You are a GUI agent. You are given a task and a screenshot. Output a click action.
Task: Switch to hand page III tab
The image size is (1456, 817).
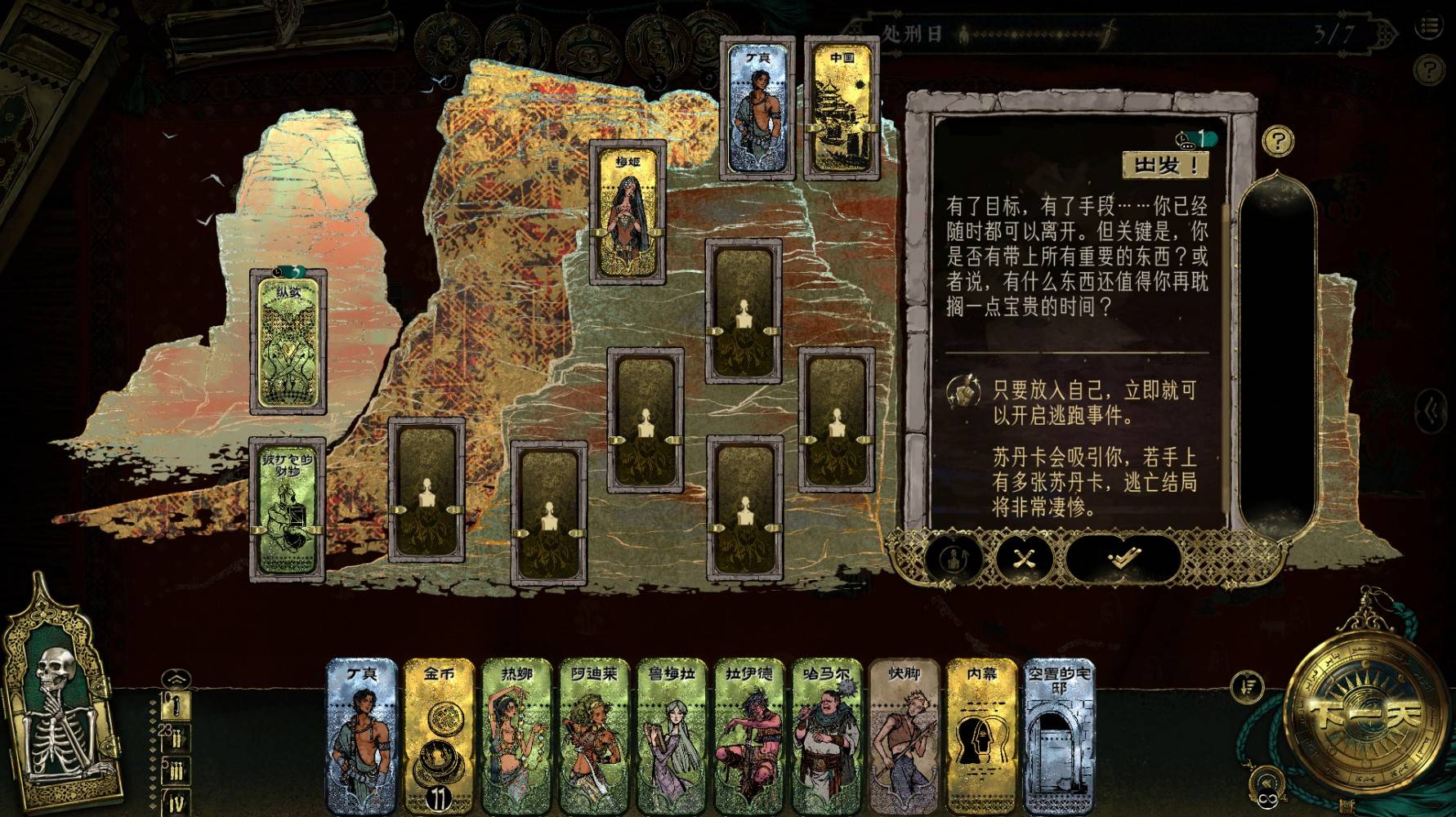coord(177,770)
